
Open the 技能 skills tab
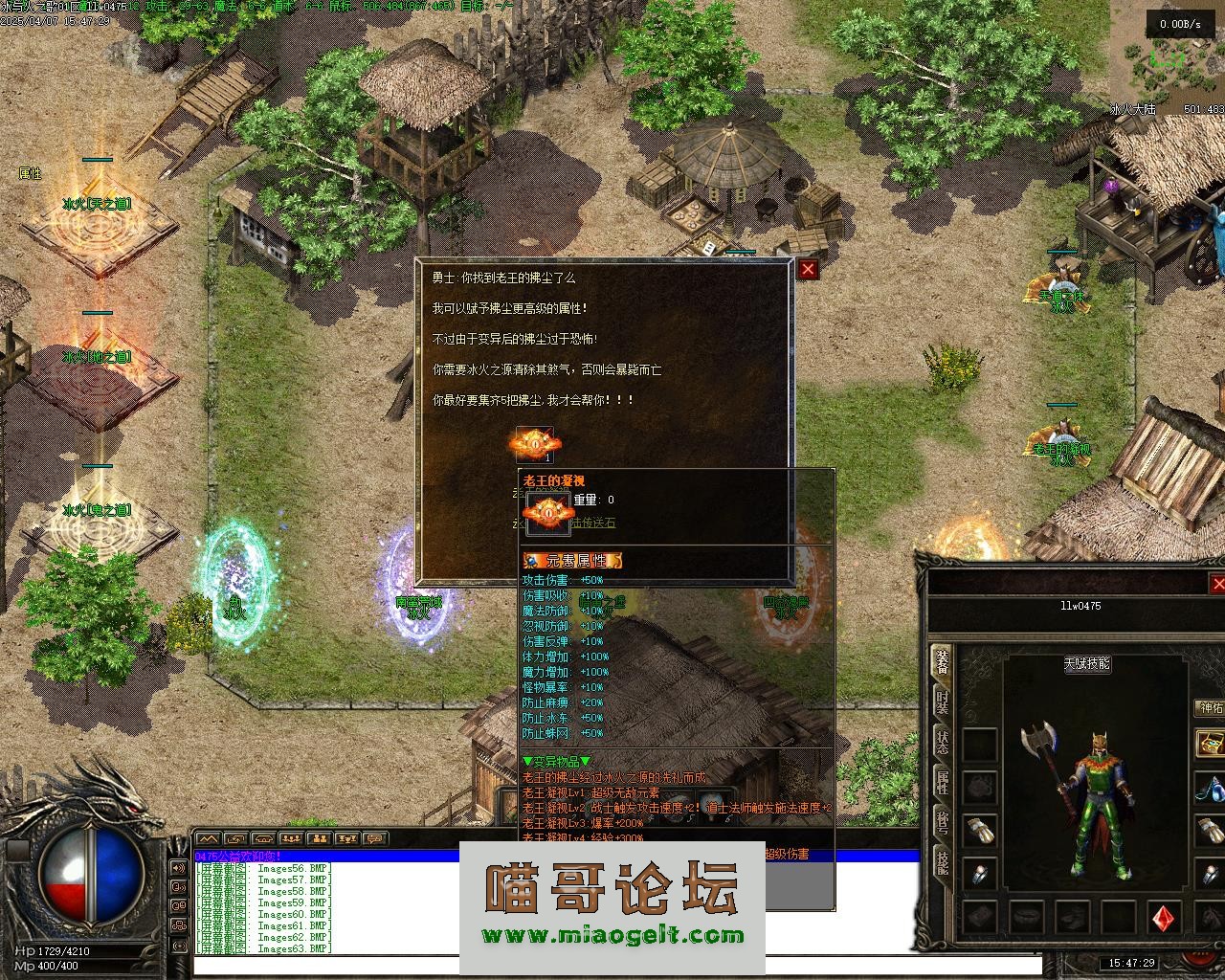coord(942,862)
